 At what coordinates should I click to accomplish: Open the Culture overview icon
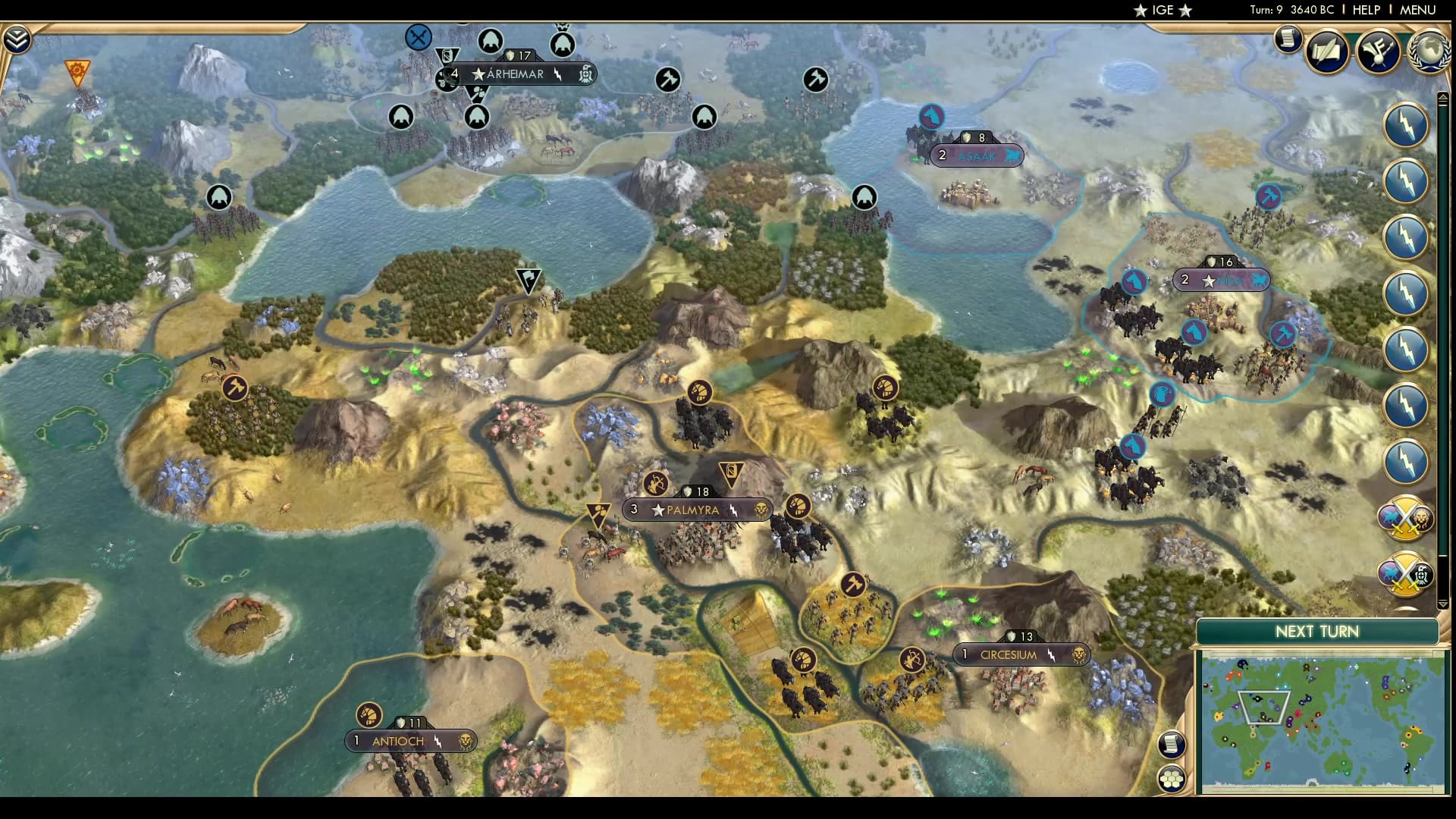[x=1380, y=52]
